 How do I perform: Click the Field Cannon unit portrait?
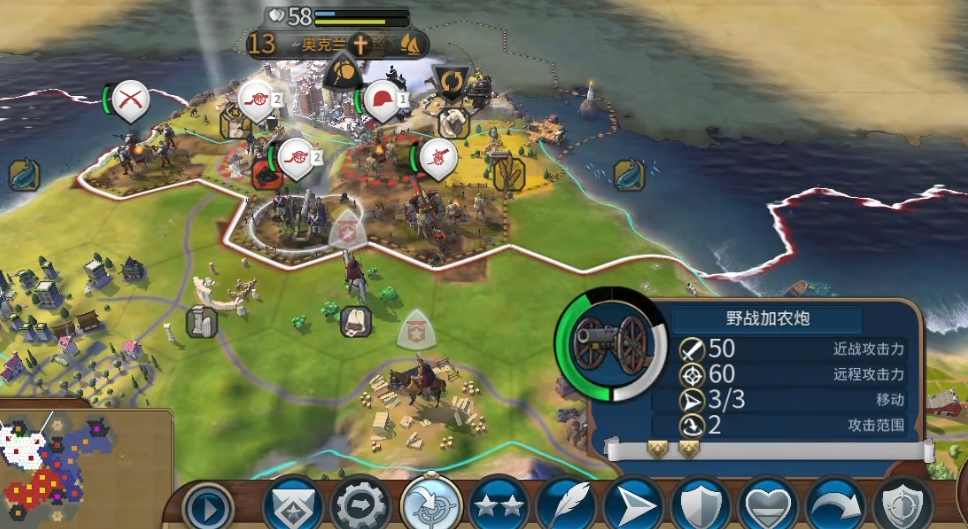[611, 345]
